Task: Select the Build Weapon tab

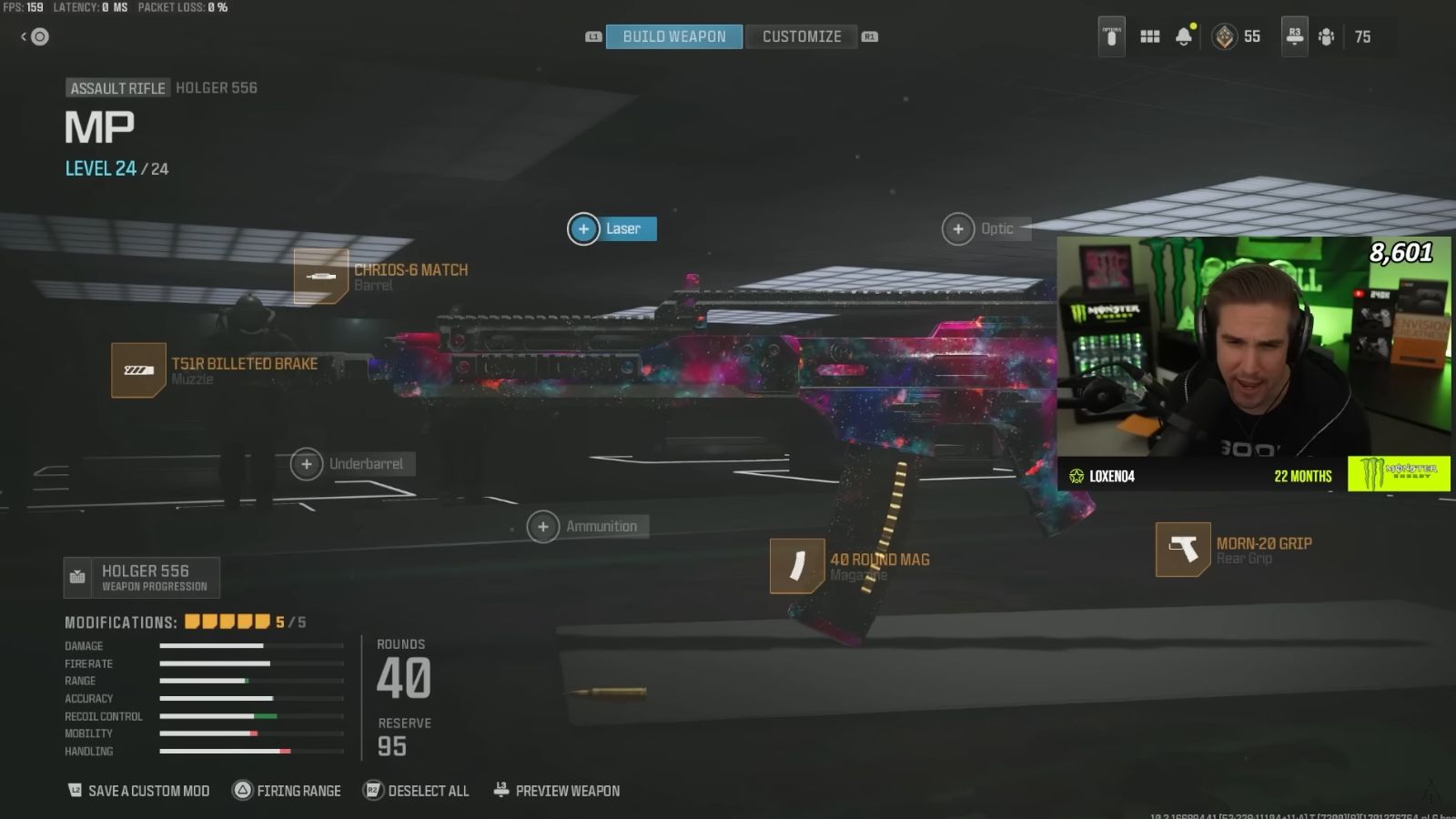Action: pyautogui.click(x=673, y=36)
